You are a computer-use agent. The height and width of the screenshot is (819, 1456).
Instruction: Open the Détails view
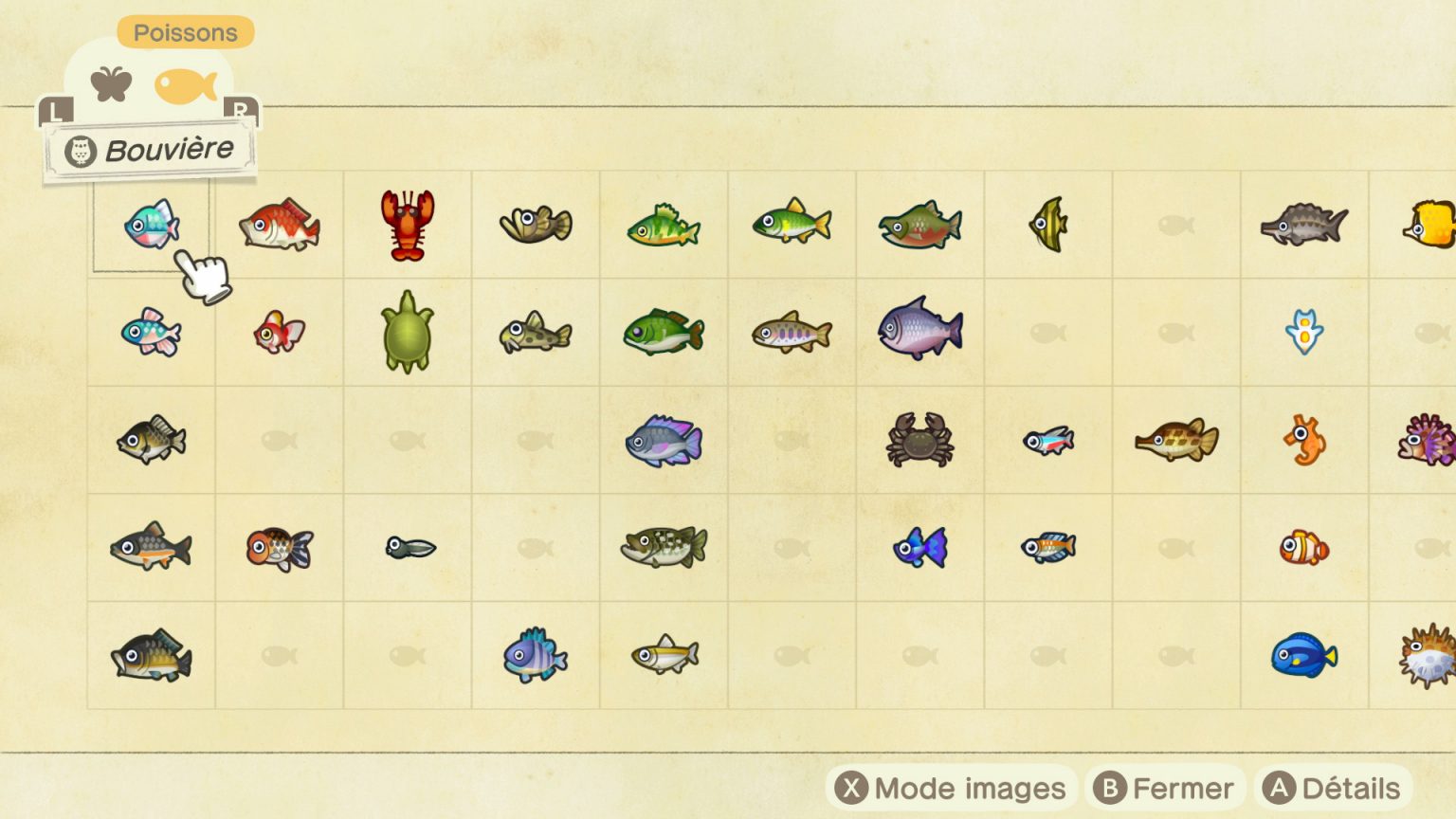(1335, 788)
